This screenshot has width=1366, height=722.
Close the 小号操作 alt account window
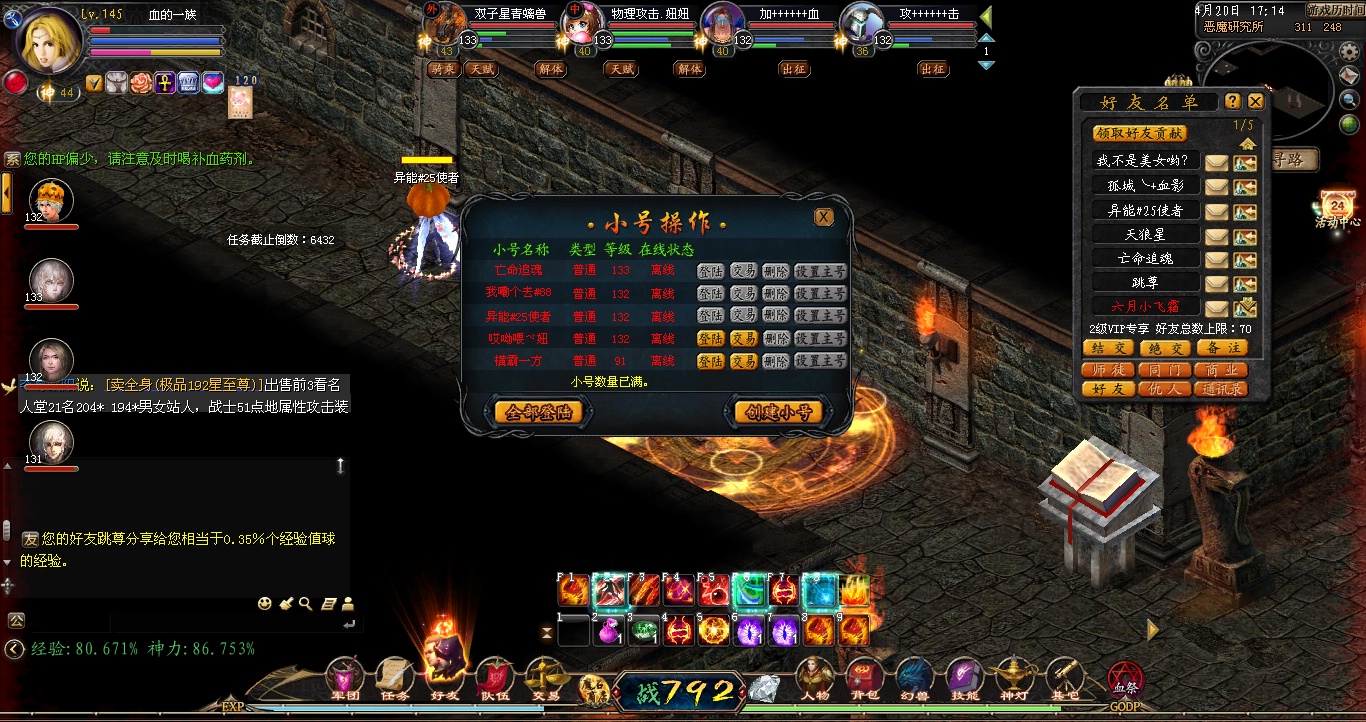823,217
